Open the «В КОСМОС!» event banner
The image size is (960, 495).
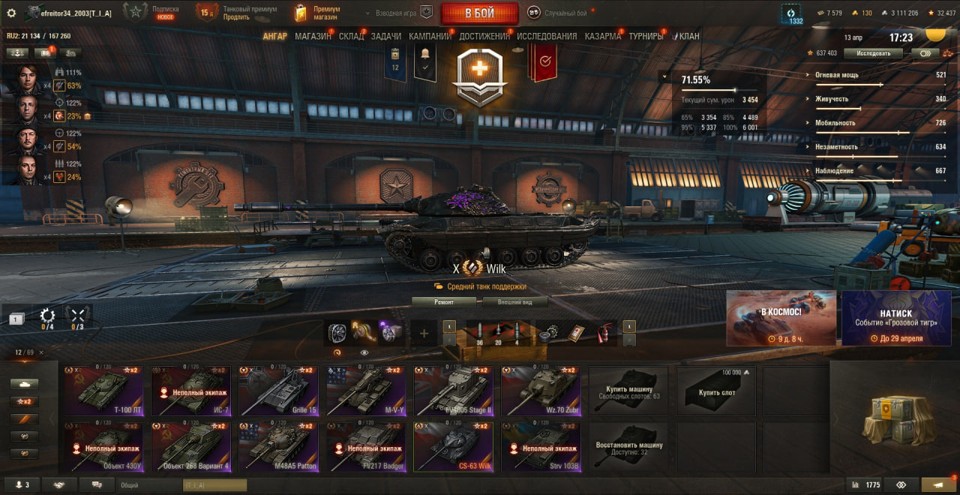[781, 318]
